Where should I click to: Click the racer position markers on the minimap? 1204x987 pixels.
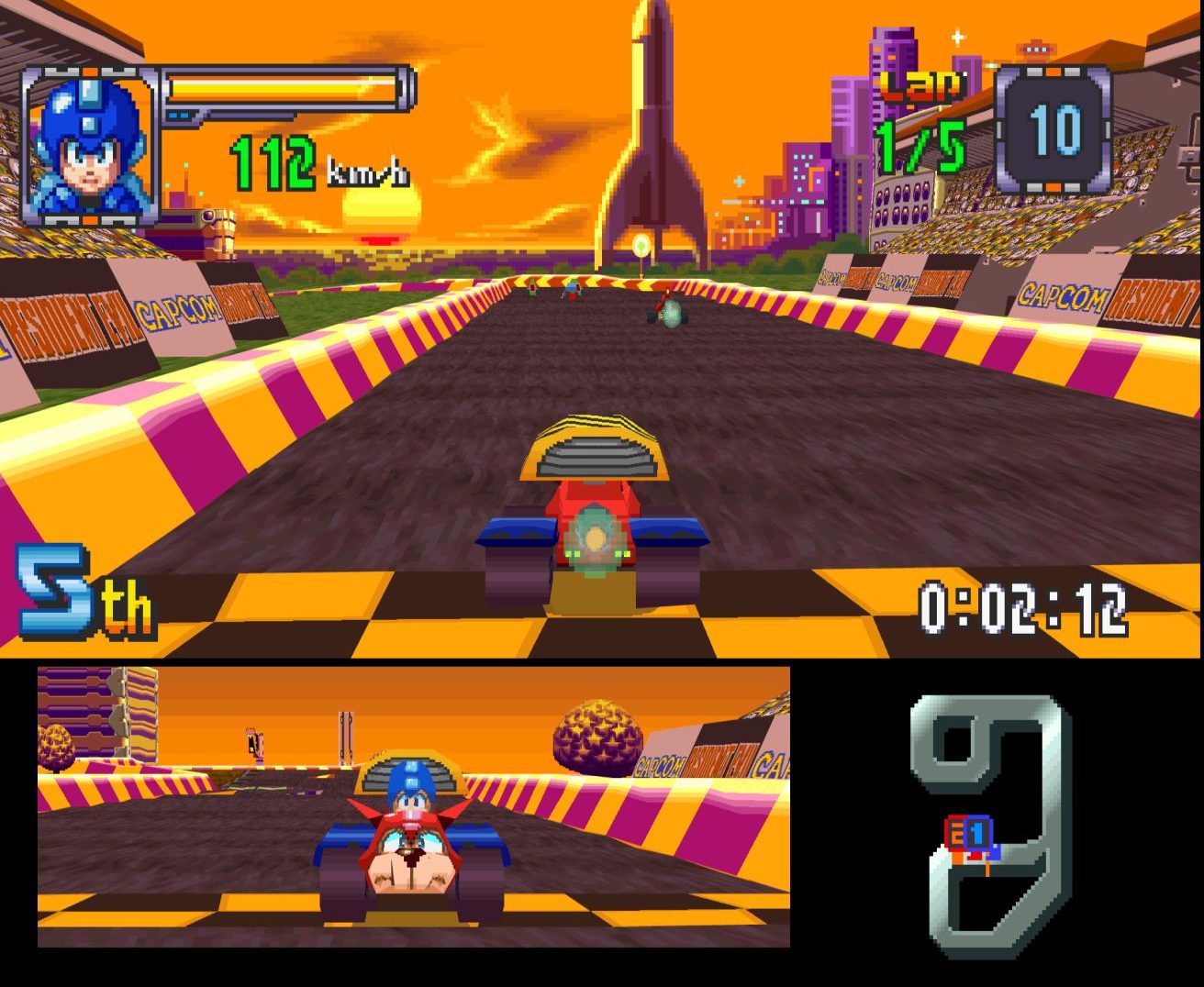pos(969,836)
